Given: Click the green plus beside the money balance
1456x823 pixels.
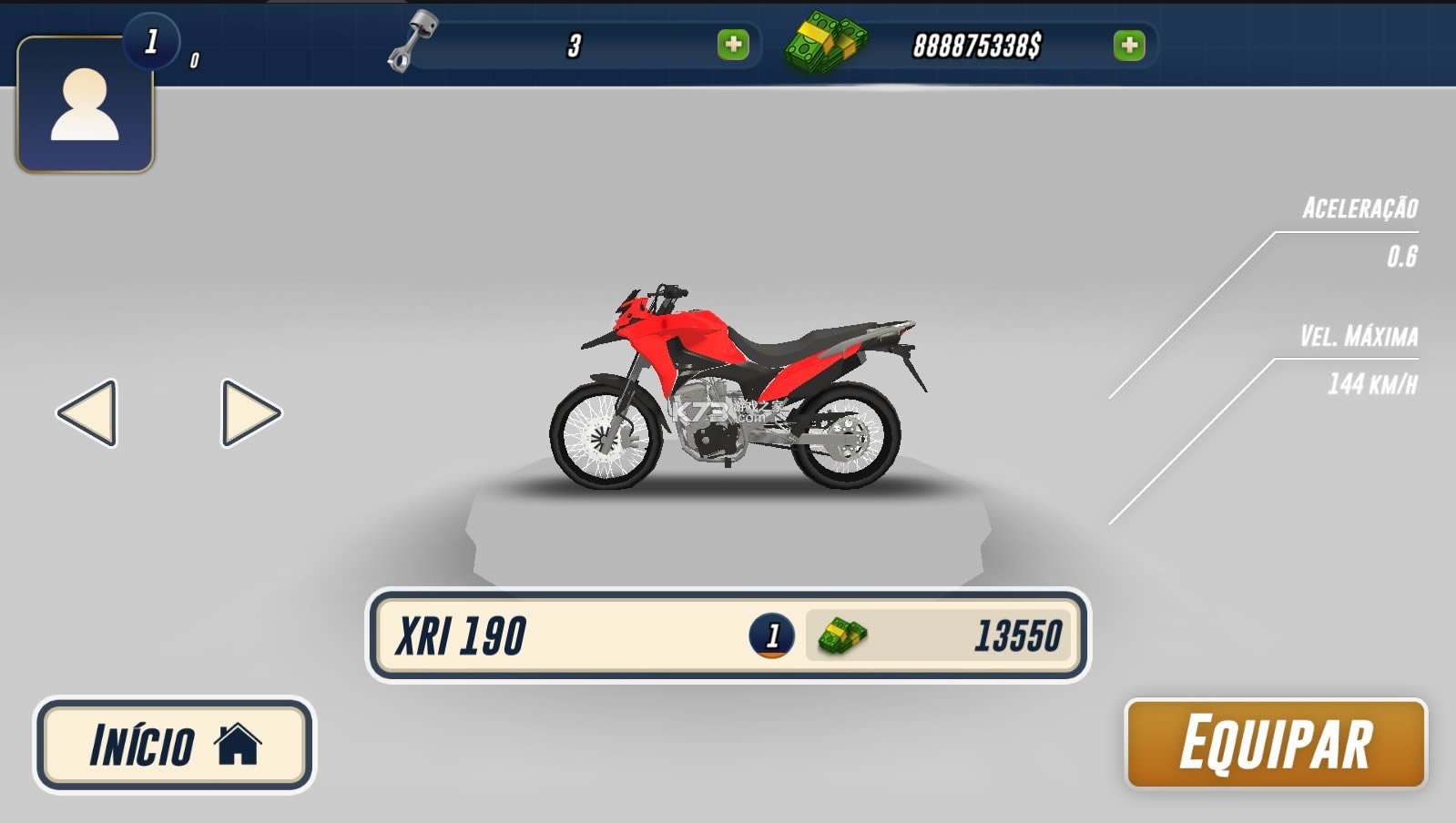Looking at the screenshot, I should coord(1129,46).
